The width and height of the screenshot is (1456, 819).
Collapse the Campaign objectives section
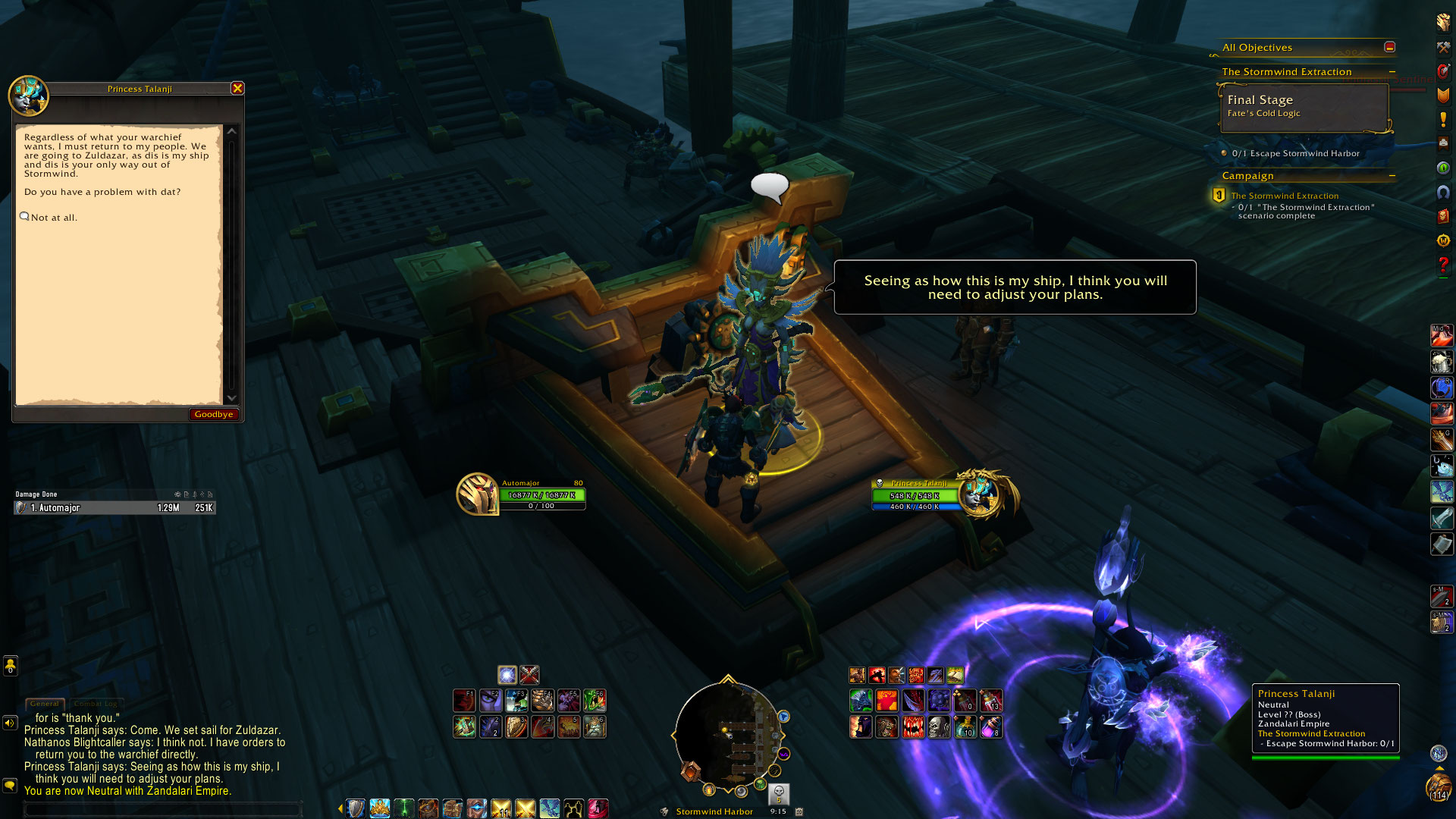[1392, 176]
